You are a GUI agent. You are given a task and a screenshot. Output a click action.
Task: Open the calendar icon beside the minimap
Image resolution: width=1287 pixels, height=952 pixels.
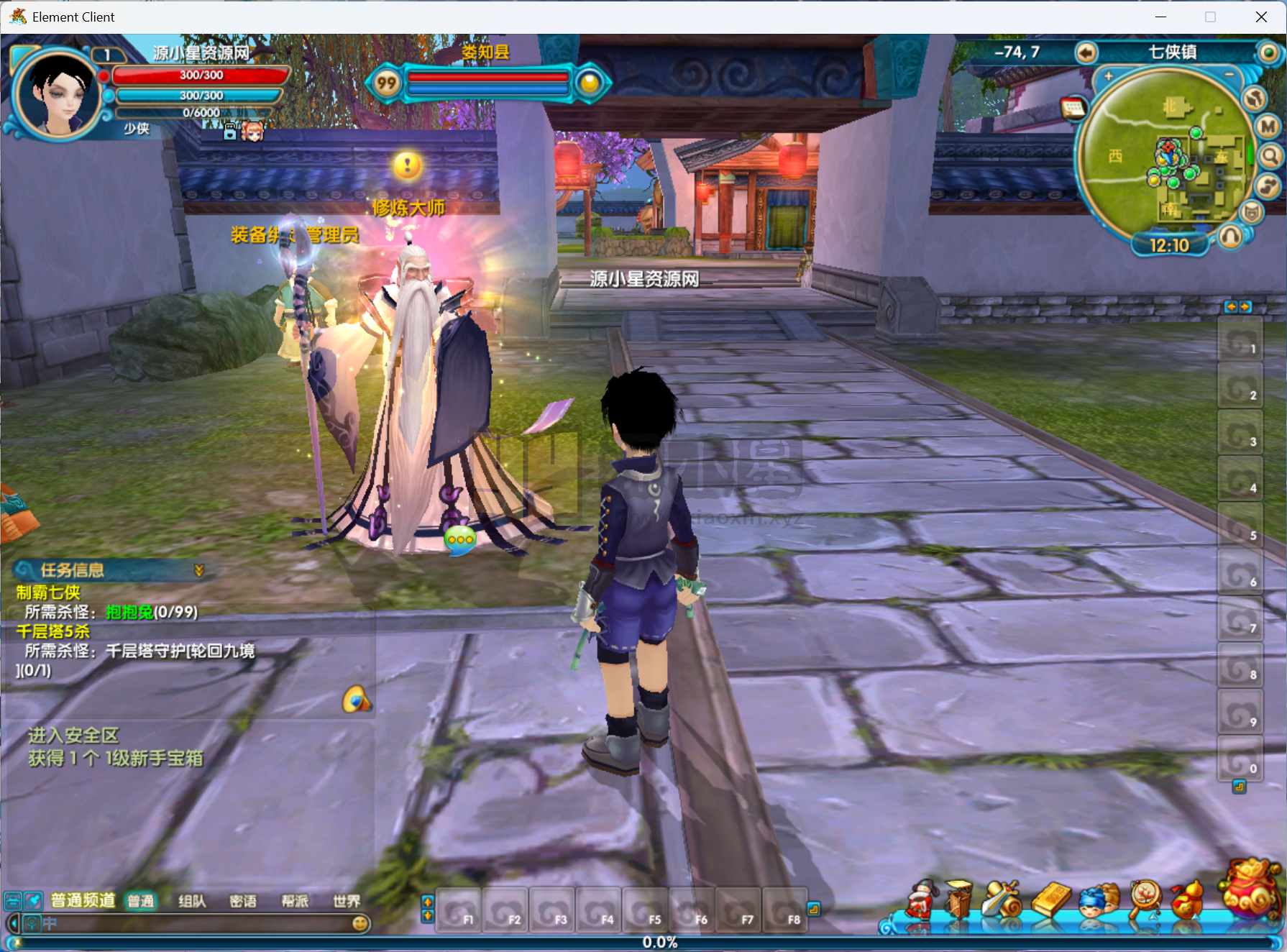point(1073,108)
